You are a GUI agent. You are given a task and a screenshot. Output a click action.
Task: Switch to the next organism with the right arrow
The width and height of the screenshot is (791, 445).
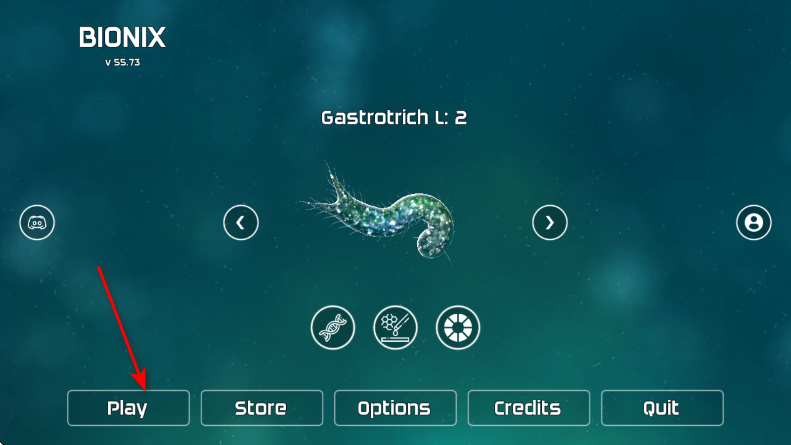click(x=549, y=222)
